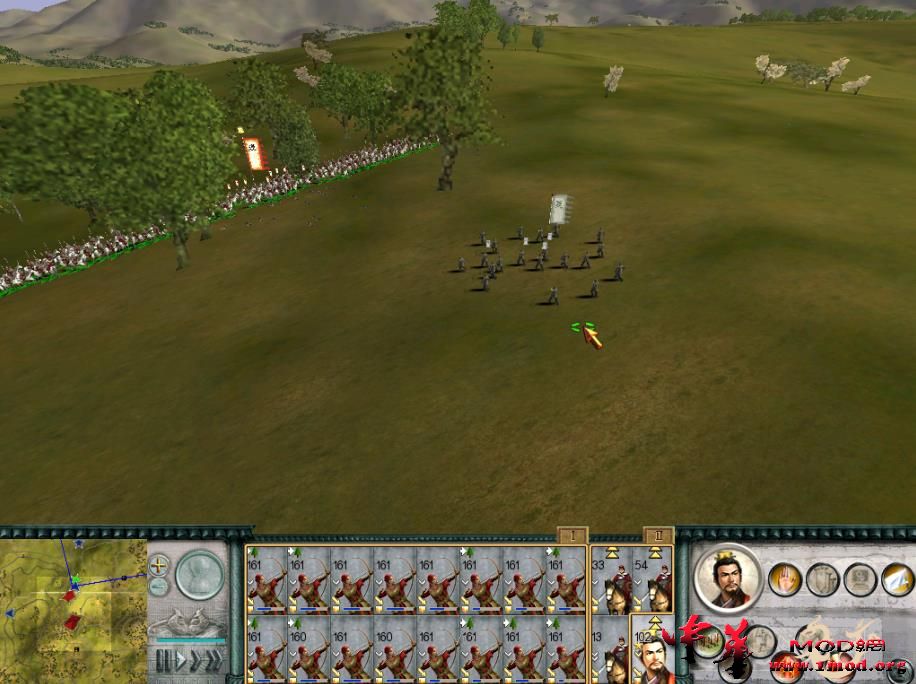Viewport: 916px width, 684px height.
Task: Select the cavalry unit card with 13 men
Action: [609, 651]
